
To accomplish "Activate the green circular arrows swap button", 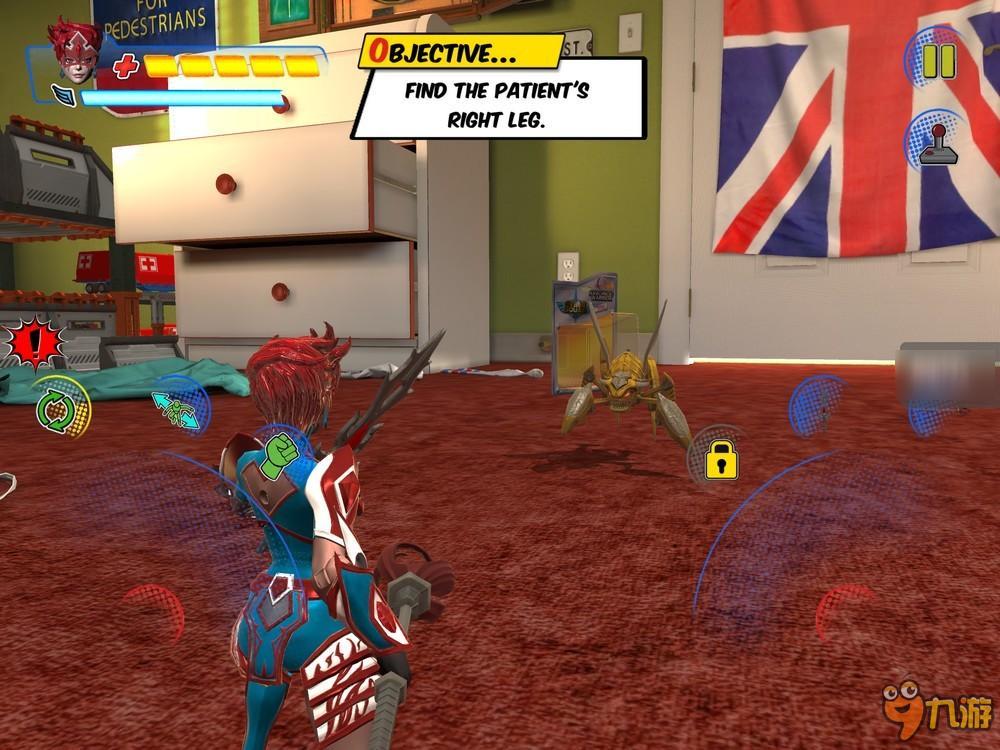I will [57, 408].
